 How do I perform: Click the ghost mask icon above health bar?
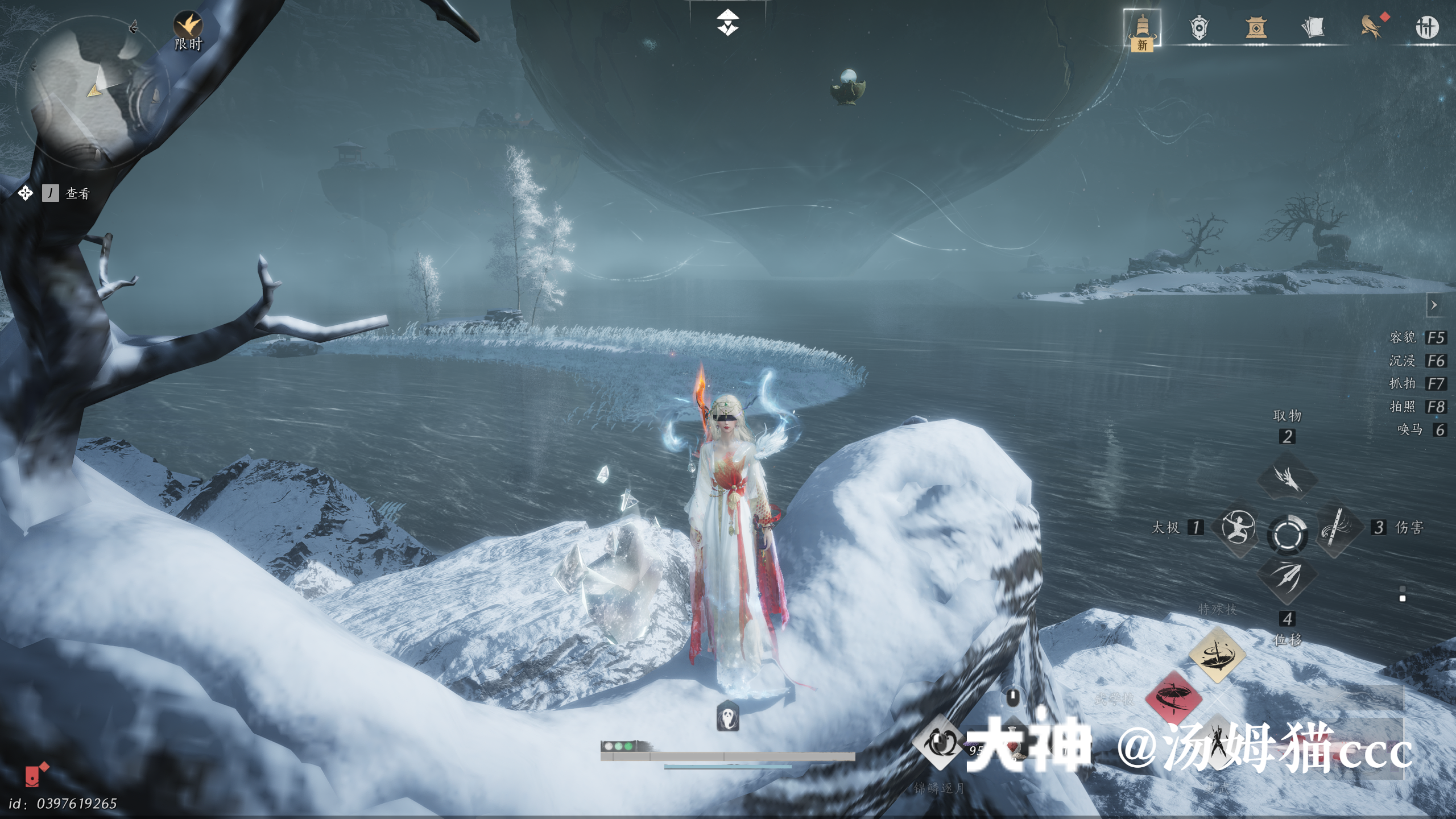coord(727,716)
